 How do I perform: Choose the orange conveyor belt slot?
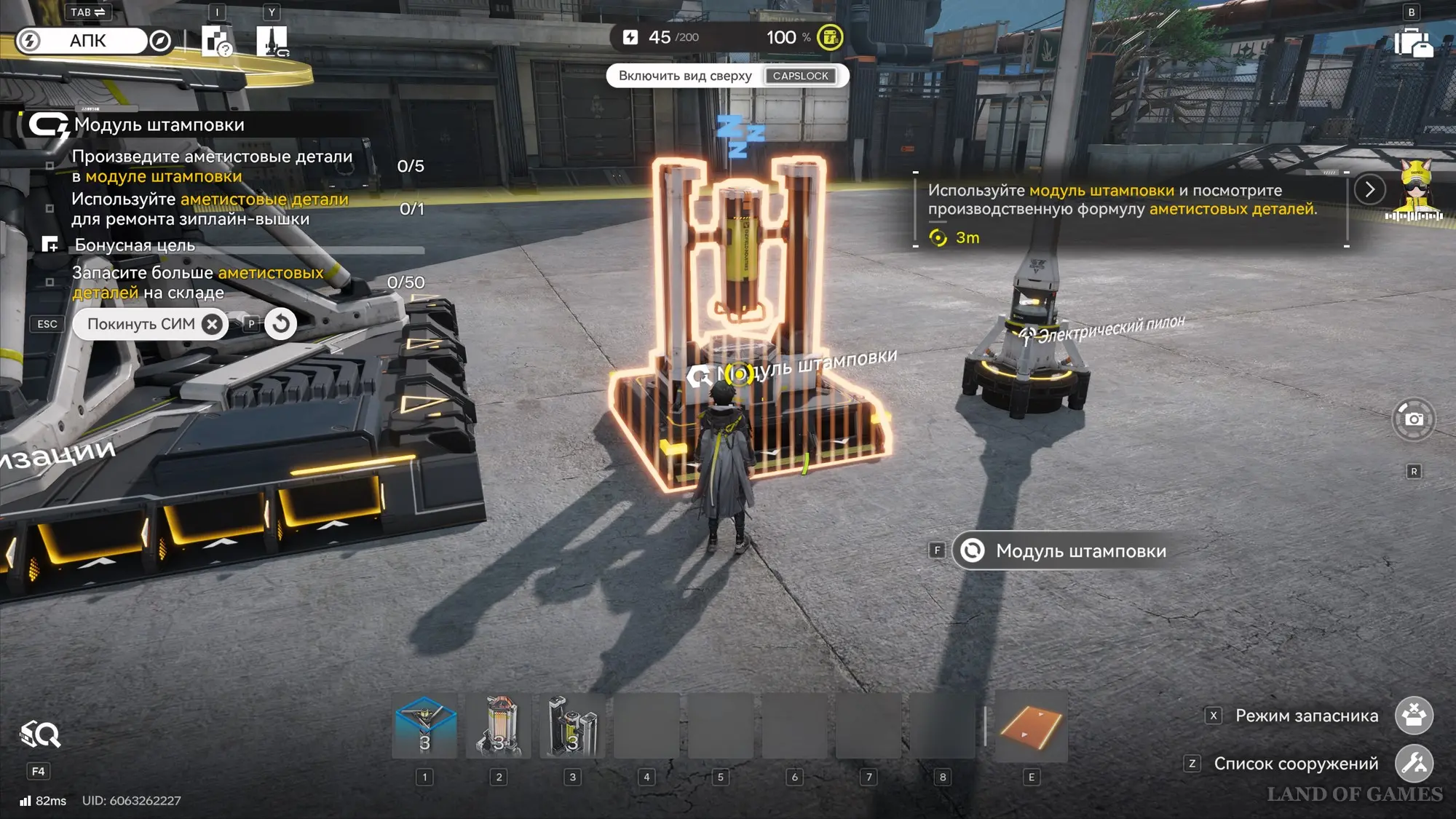[1031, 727]
